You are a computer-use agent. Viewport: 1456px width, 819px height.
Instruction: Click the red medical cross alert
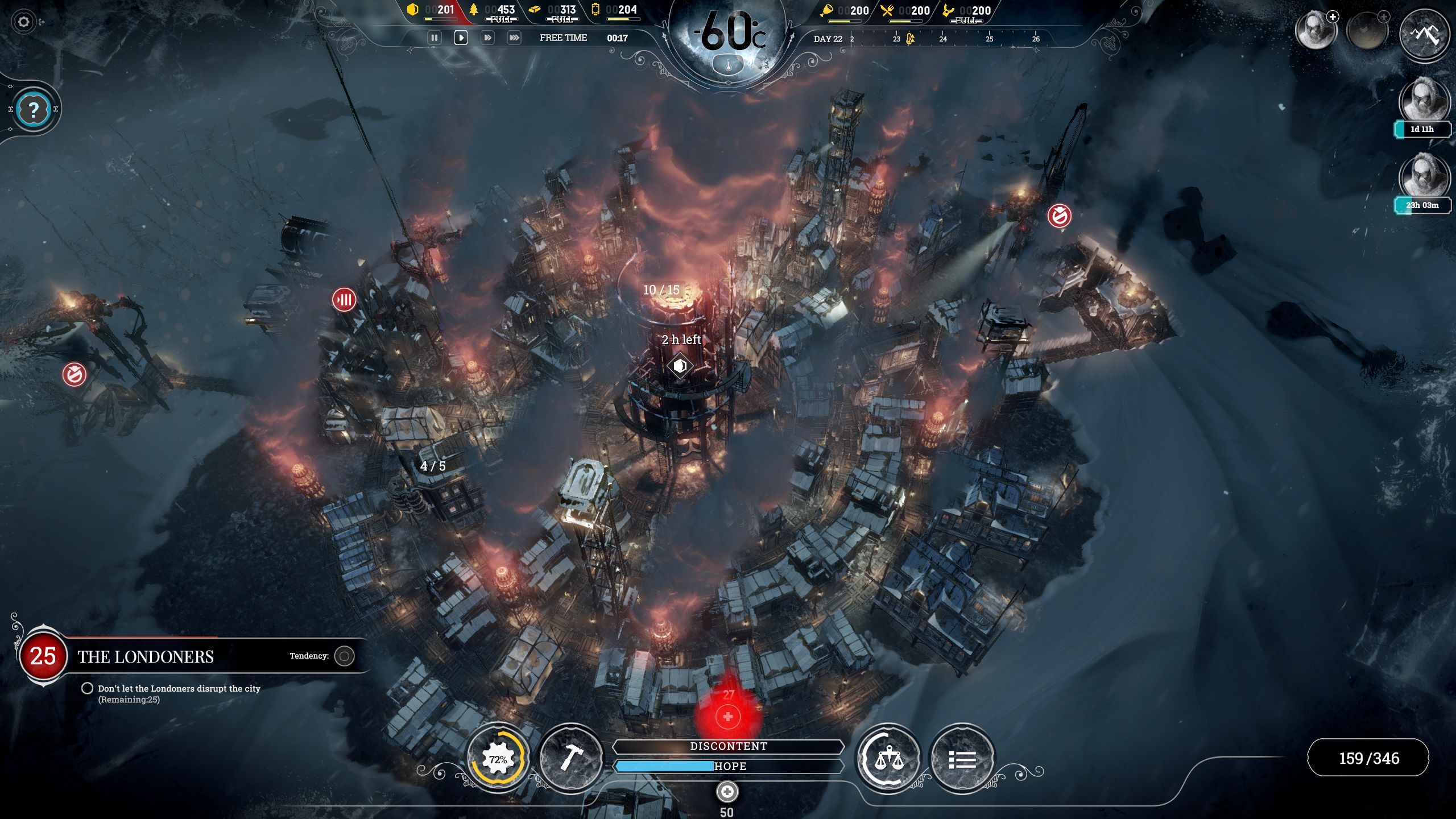[727, 717]
